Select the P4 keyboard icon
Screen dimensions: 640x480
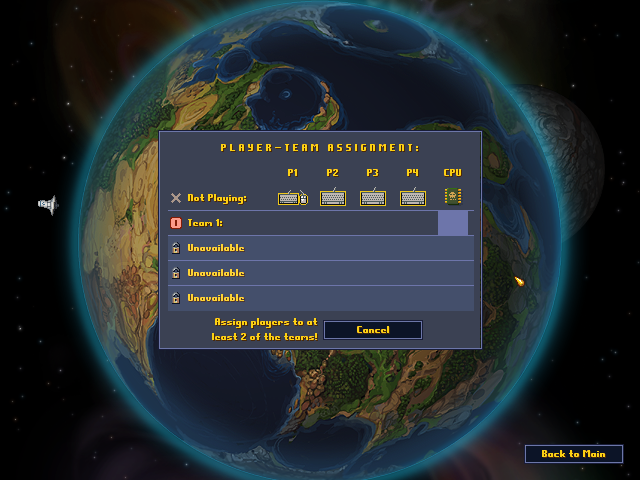(x=413, y=198)
